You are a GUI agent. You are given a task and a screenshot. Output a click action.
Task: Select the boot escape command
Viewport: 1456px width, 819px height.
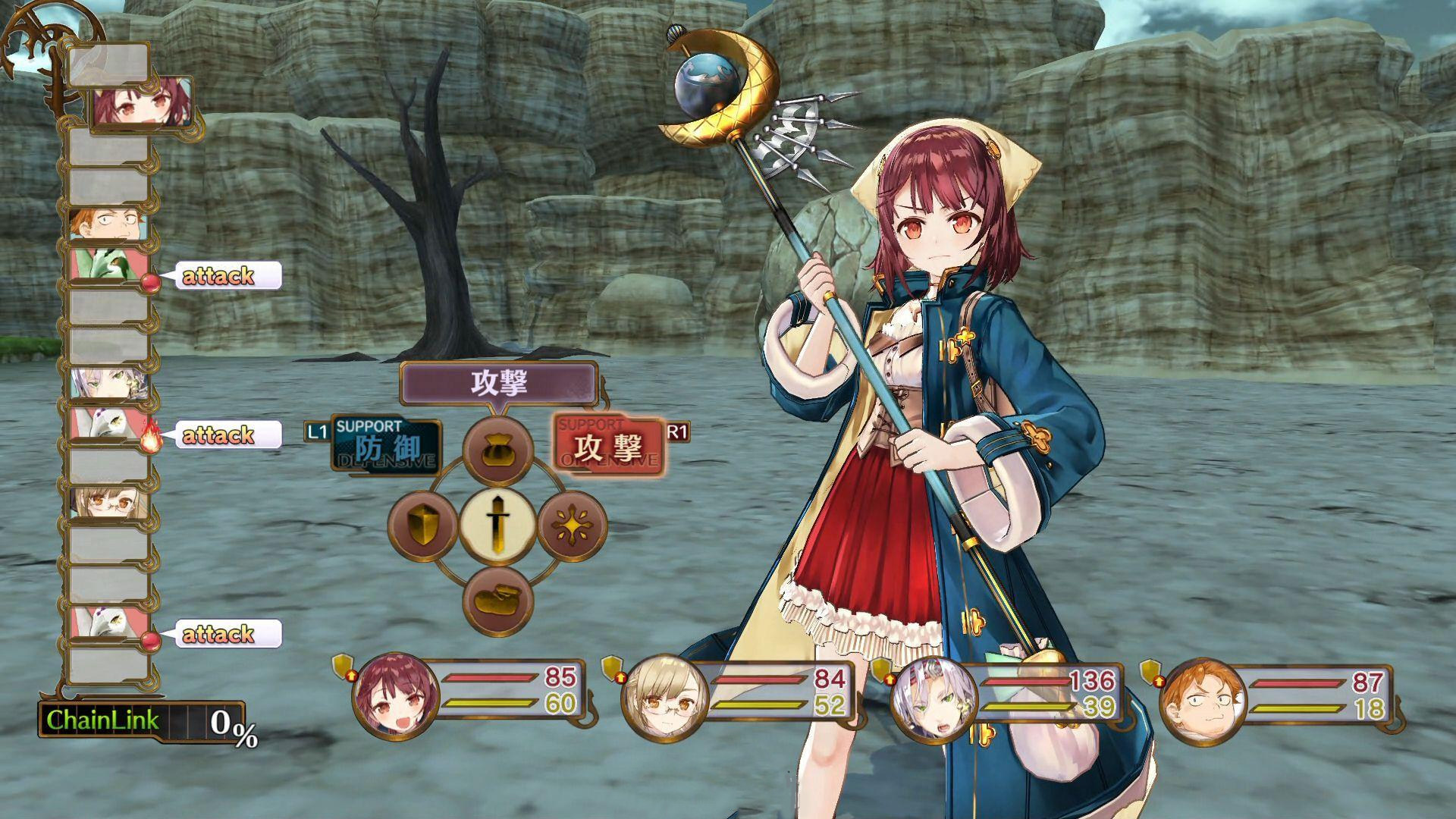(497, 600)
